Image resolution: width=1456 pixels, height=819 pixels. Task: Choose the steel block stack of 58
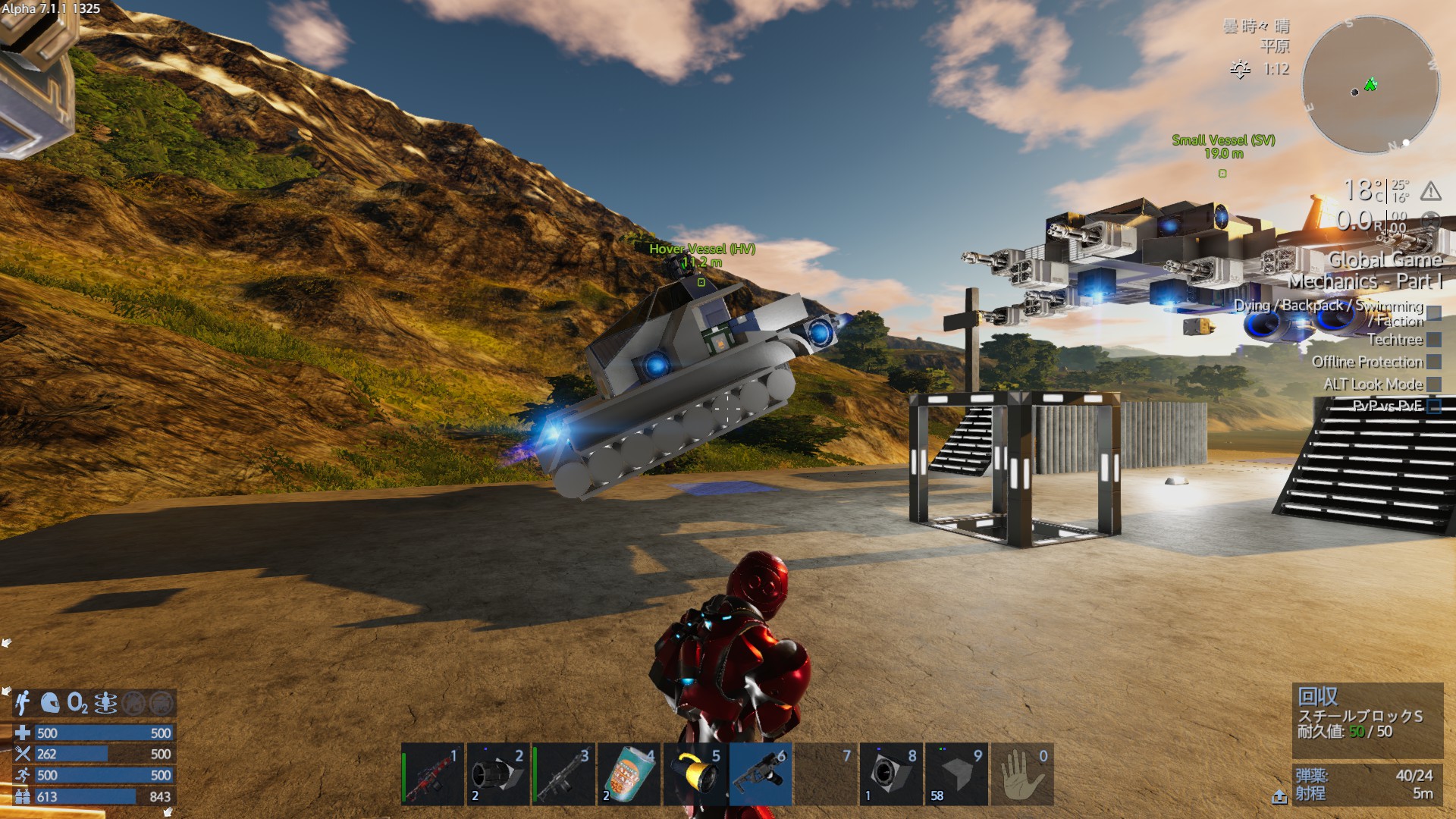click(x=957, y=774)
